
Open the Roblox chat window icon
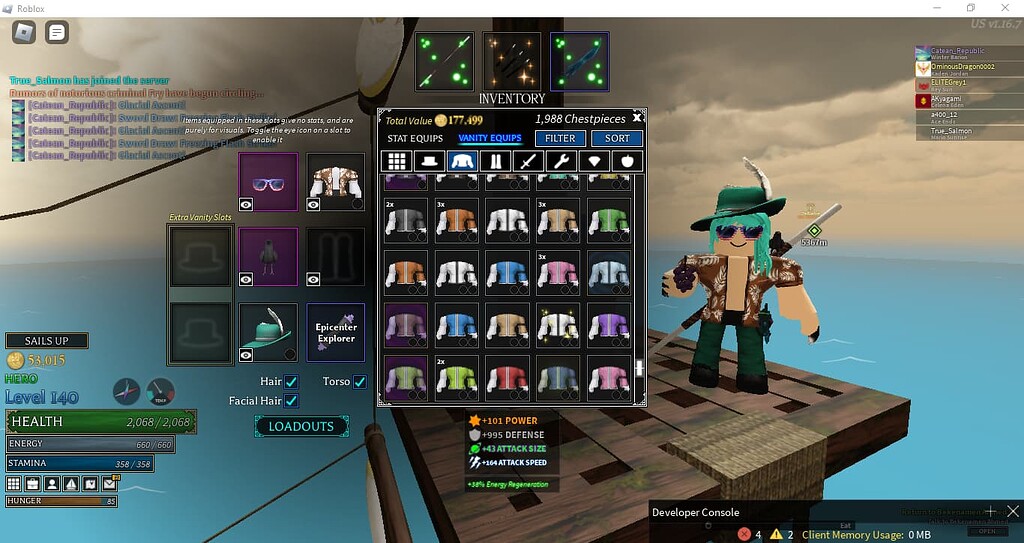[58, 32]
